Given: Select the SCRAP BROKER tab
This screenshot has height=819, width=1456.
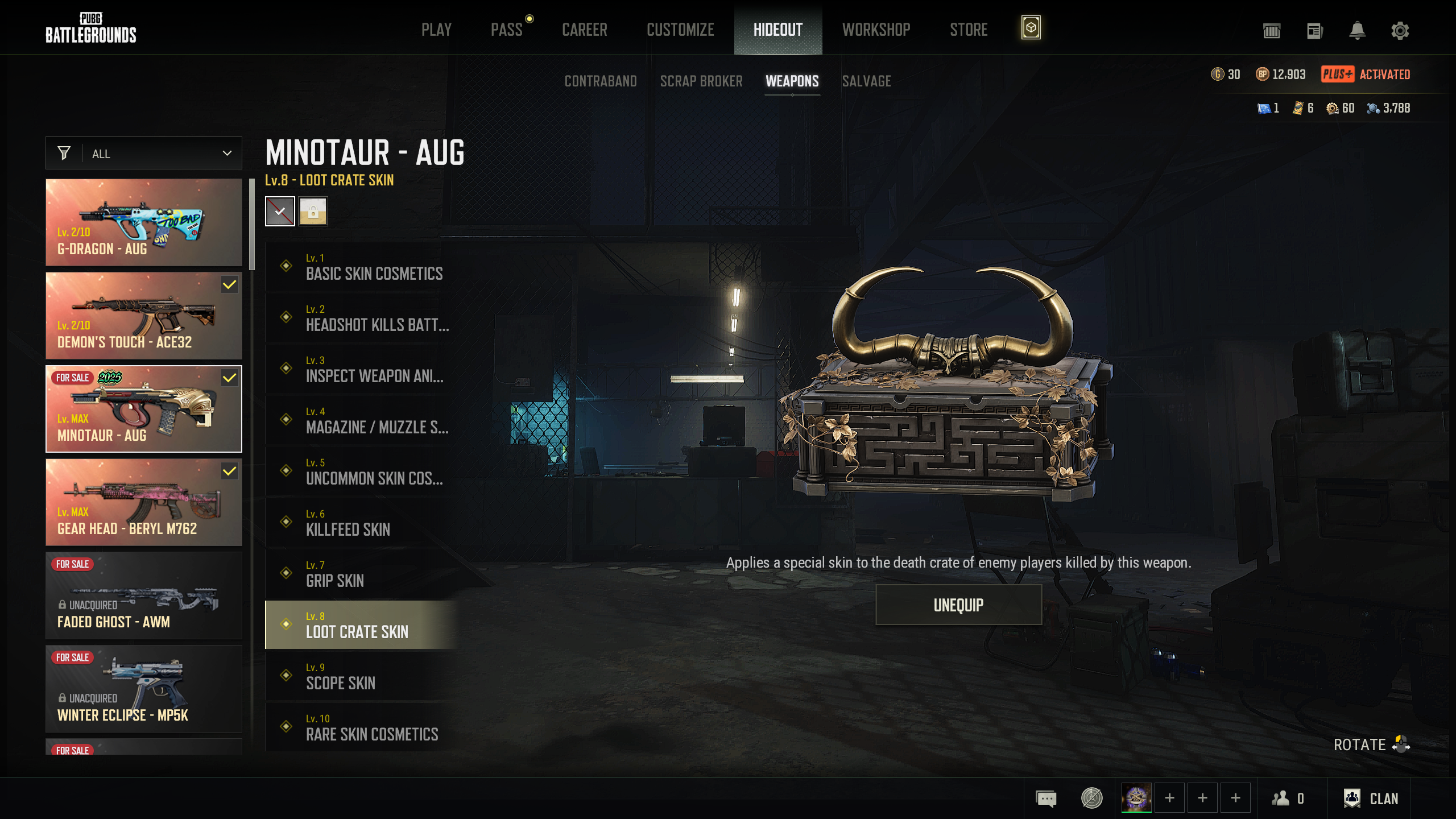Looking at the screenshot, I should click(x=701, y=81).
